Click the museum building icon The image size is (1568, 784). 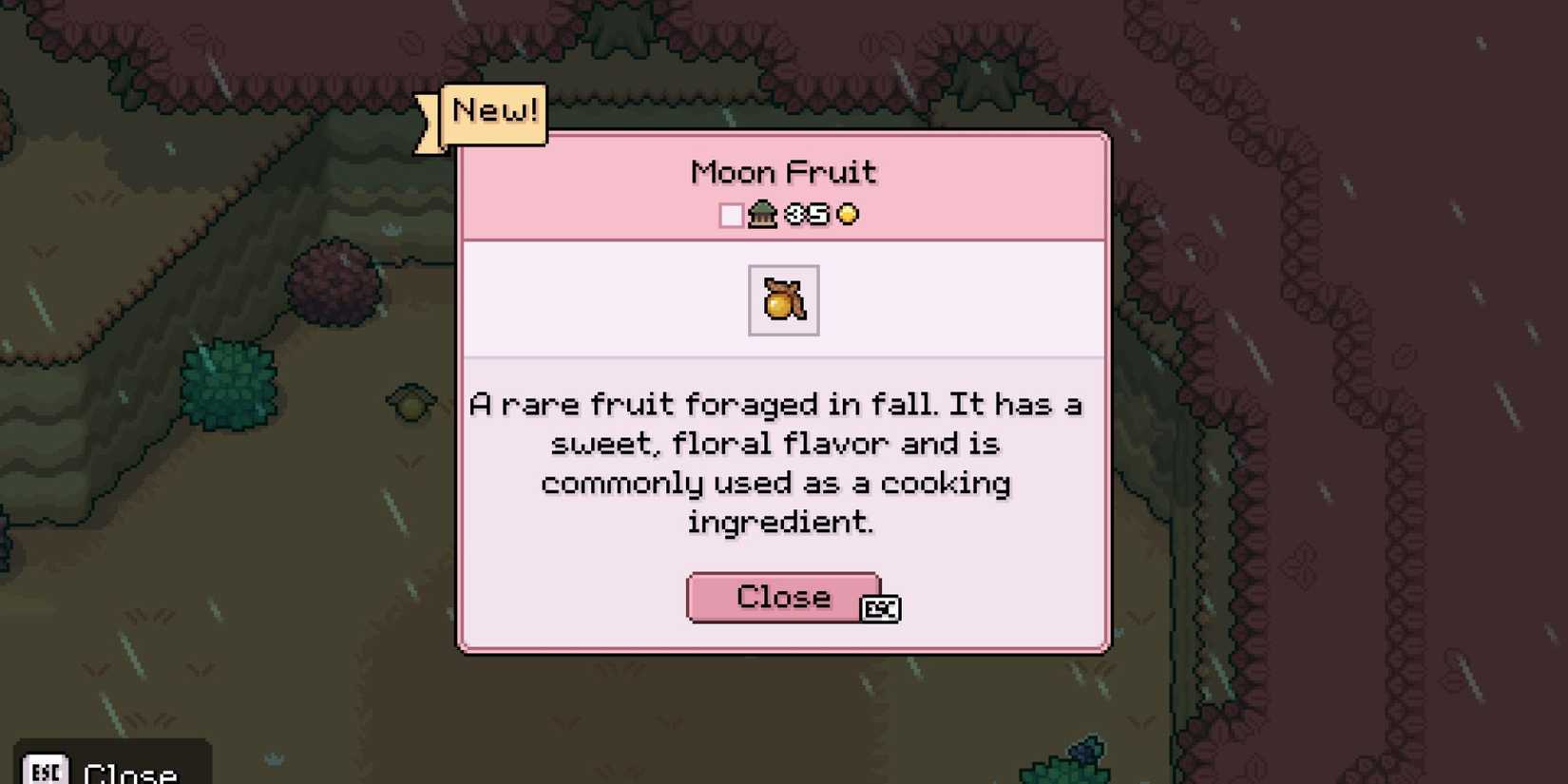761,215
